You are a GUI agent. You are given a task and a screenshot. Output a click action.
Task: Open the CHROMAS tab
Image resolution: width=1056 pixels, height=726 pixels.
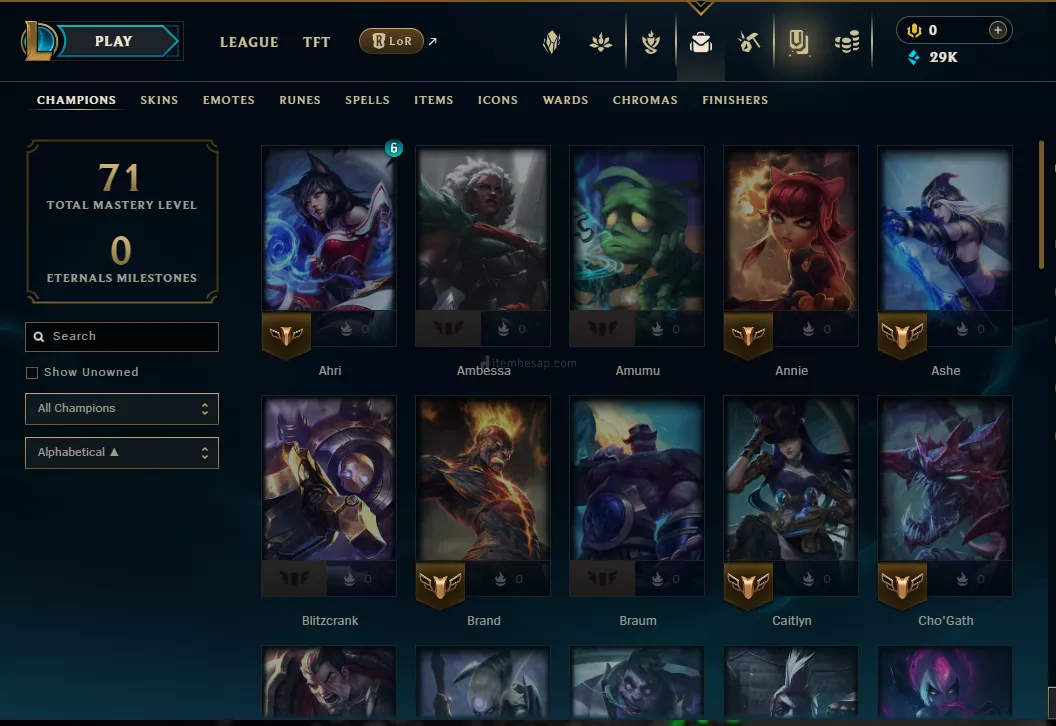click(x=645, y=100)
